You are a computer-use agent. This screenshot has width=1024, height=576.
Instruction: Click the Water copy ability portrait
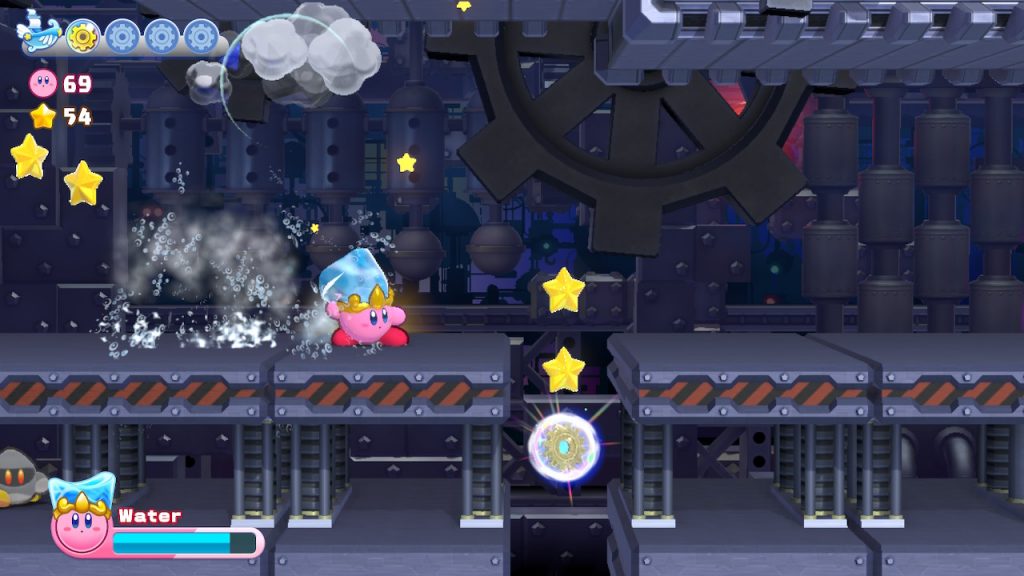pyautogui.click(x=80, y=520)
